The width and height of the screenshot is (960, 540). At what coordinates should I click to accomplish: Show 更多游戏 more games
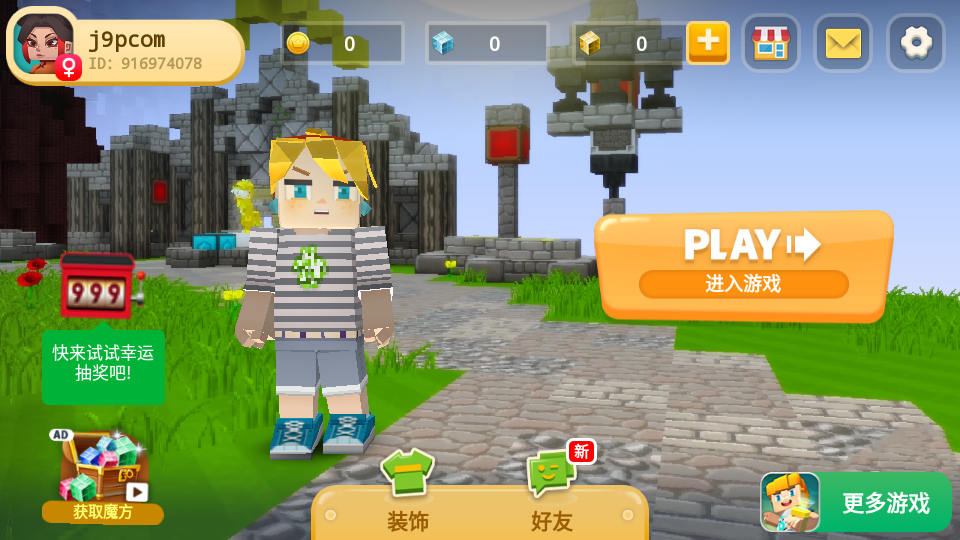[x=855, y=502]
